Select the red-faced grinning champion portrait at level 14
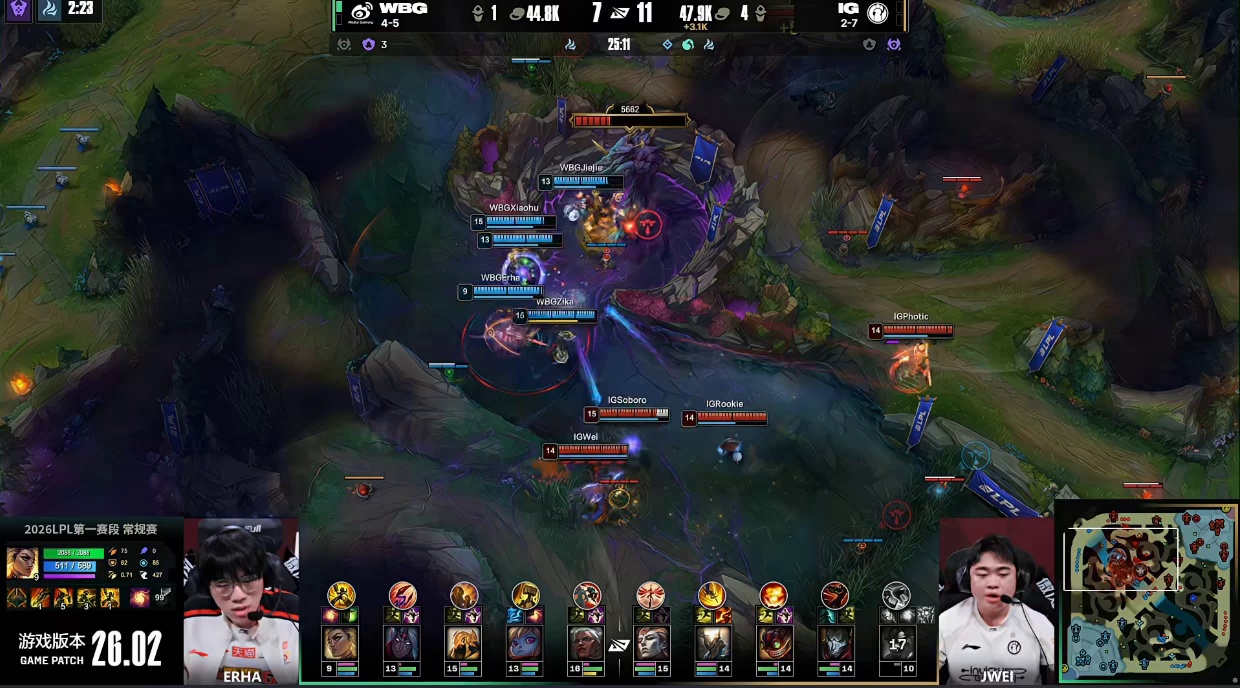The height and width of the screenshot is (688, 1240). 773,643
